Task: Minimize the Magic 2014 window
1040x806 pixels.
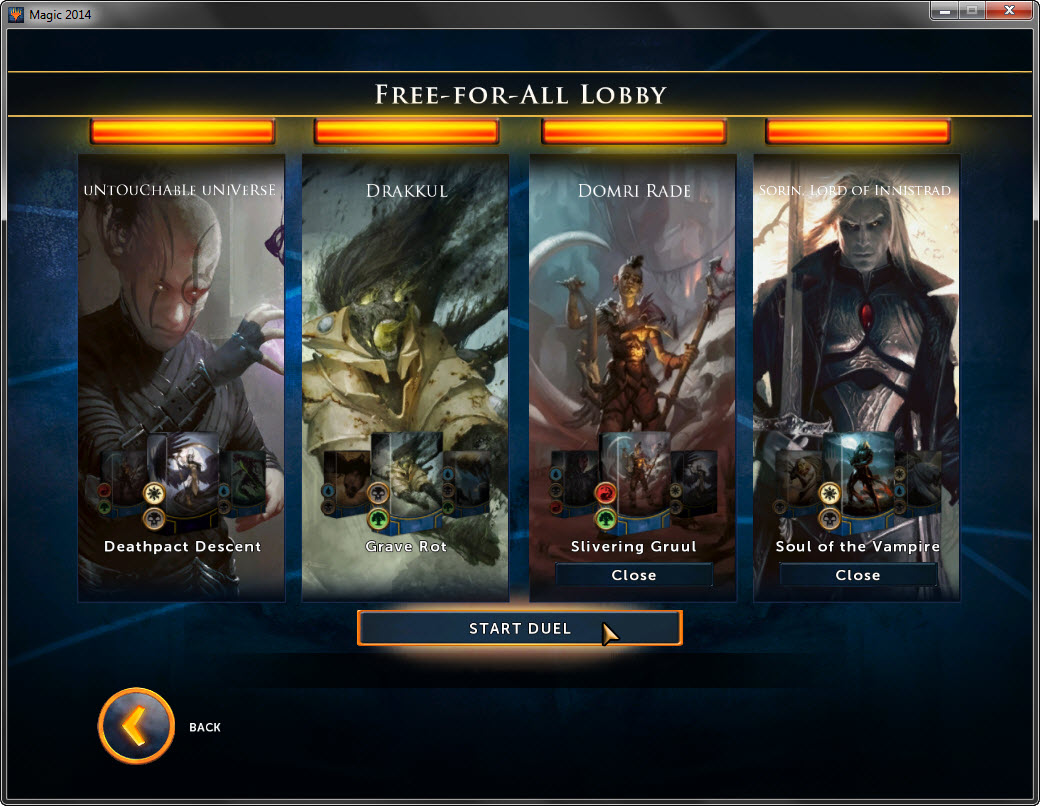Action: click(x=945, y=12)
